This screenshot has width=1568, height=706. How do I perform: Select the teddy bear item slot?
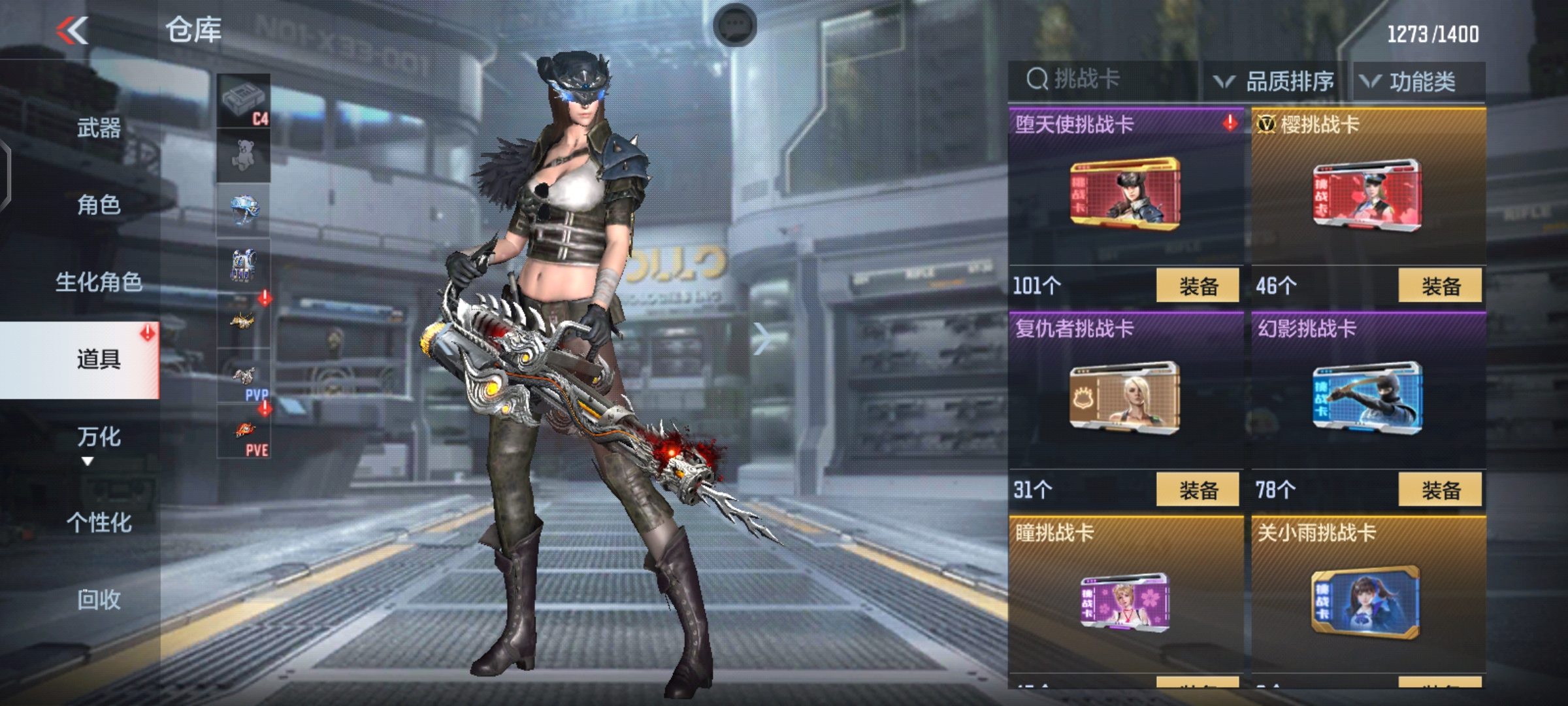click(x=244, y=156)
